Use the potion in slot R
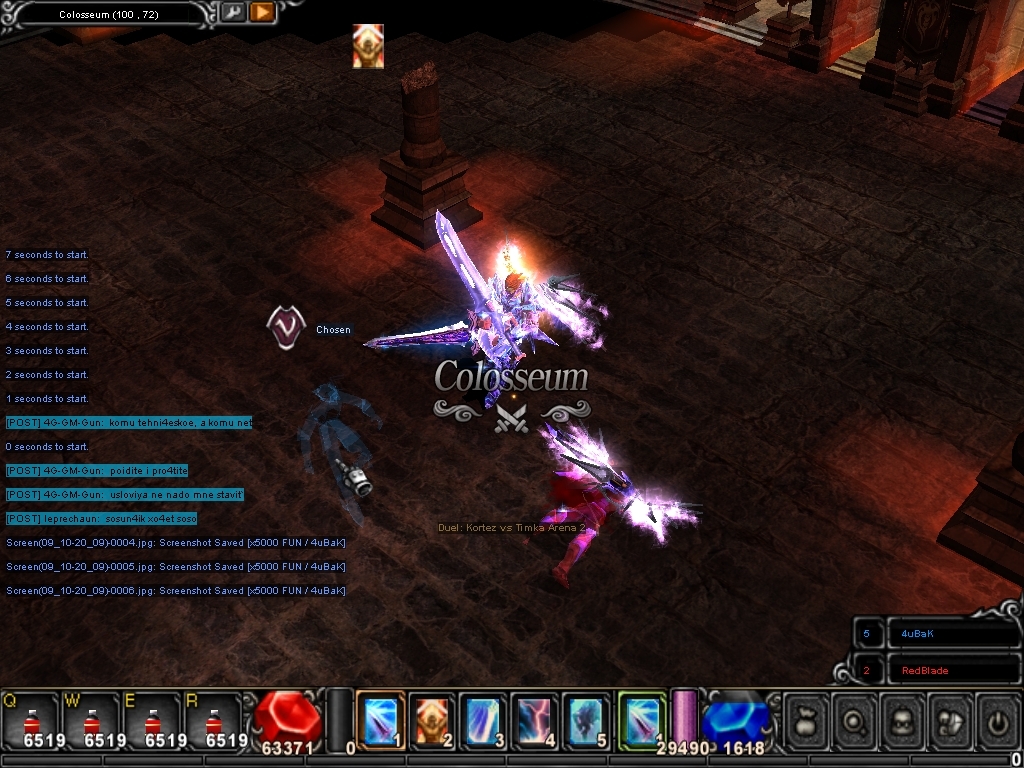The width and height of the screenshot is (1024, 768). (x=211, y=721)
